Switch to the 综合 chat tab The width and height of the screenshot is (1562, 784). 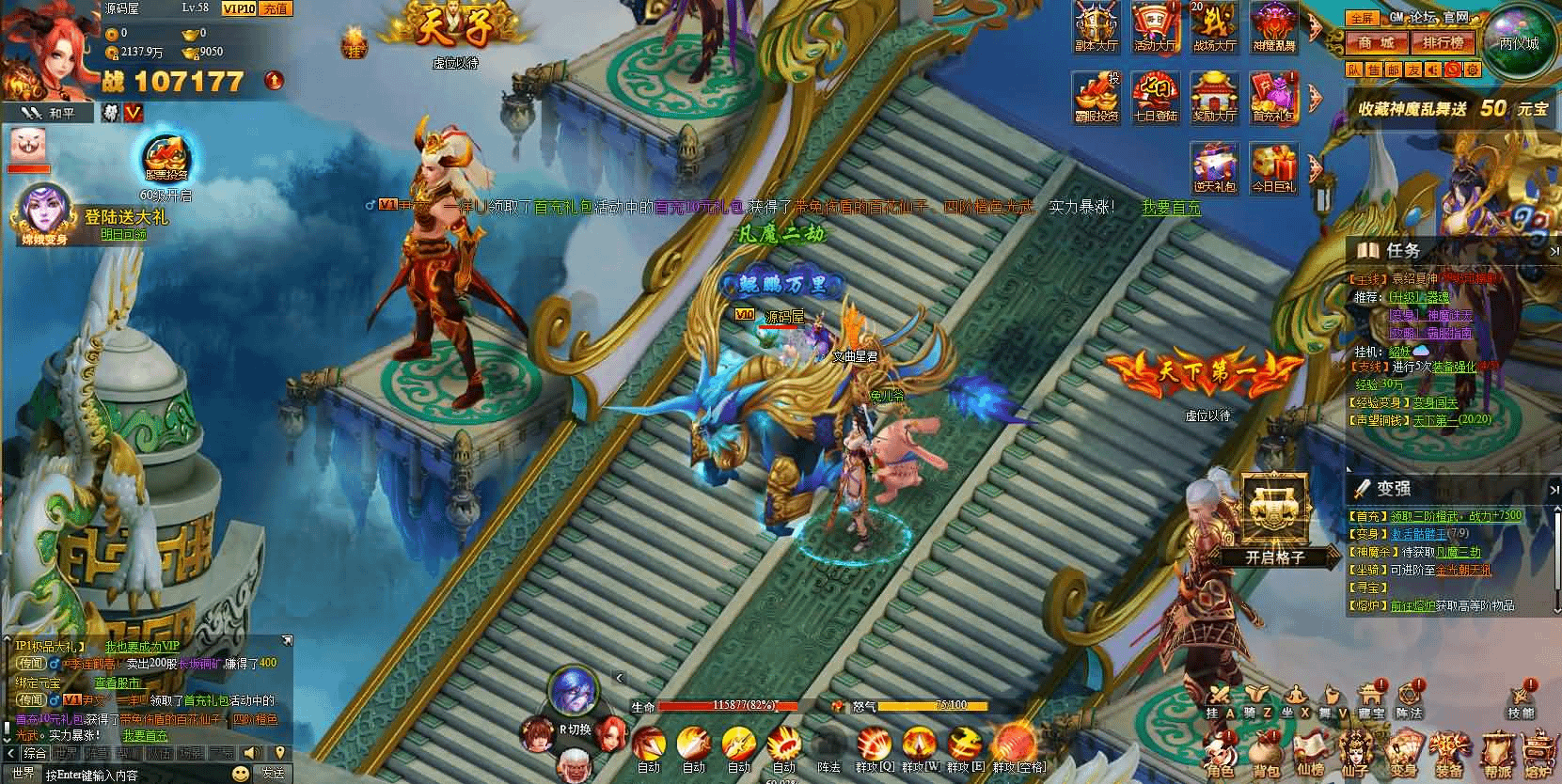[x=35, y=753]
